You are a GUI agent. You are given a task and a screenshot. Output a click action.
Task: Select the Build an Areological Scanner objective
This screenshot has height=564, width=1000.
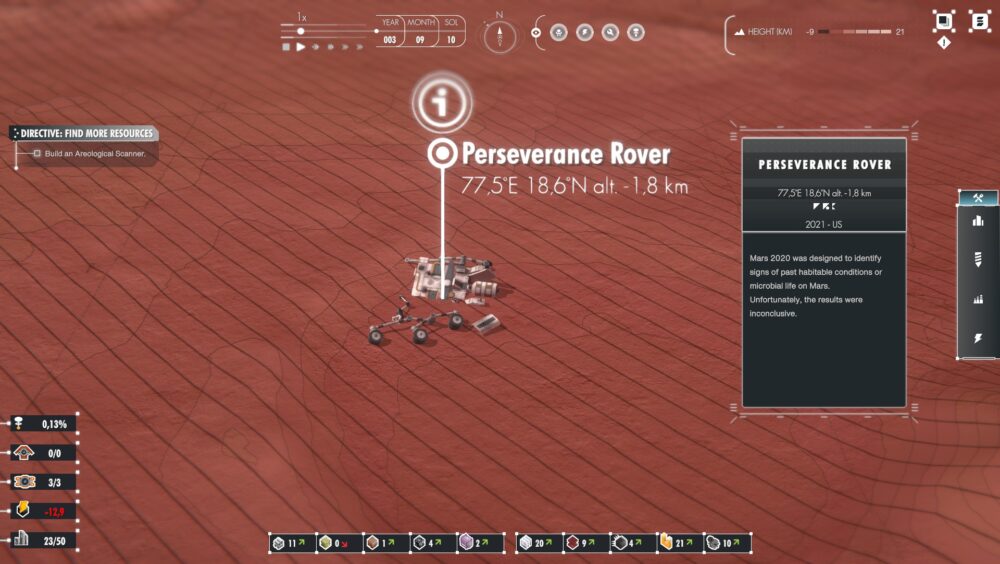click(x=95, y=154)
